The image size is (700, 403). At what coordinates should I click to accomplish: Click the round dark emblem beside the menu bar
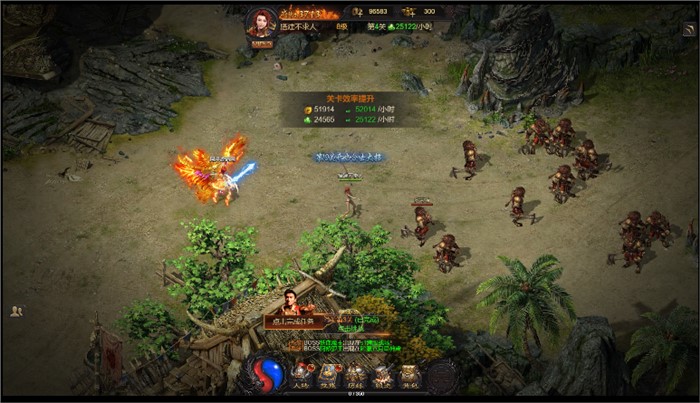441,376
